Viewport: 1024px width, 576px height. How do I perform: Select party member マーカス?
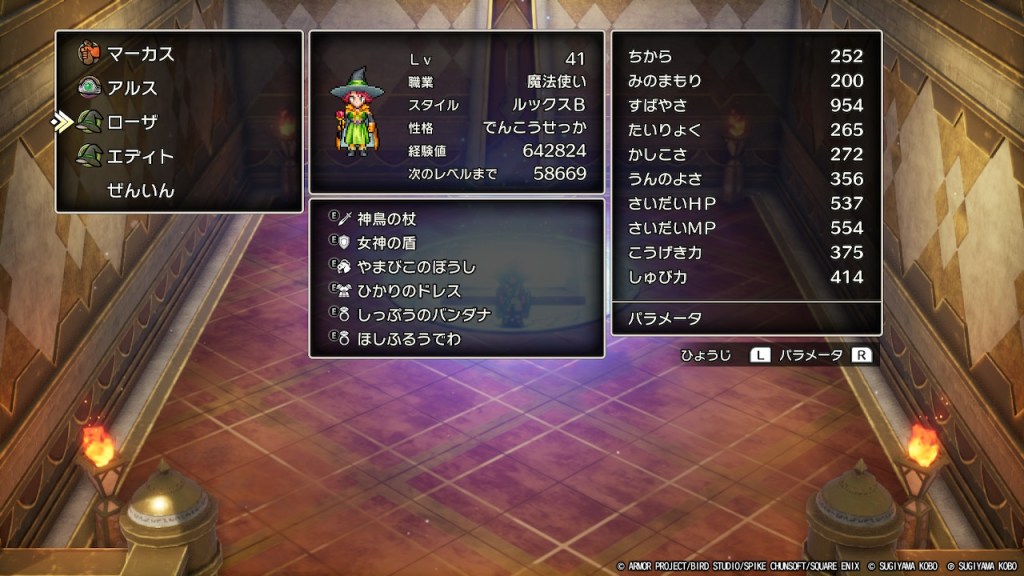click(x=139, y=54)
